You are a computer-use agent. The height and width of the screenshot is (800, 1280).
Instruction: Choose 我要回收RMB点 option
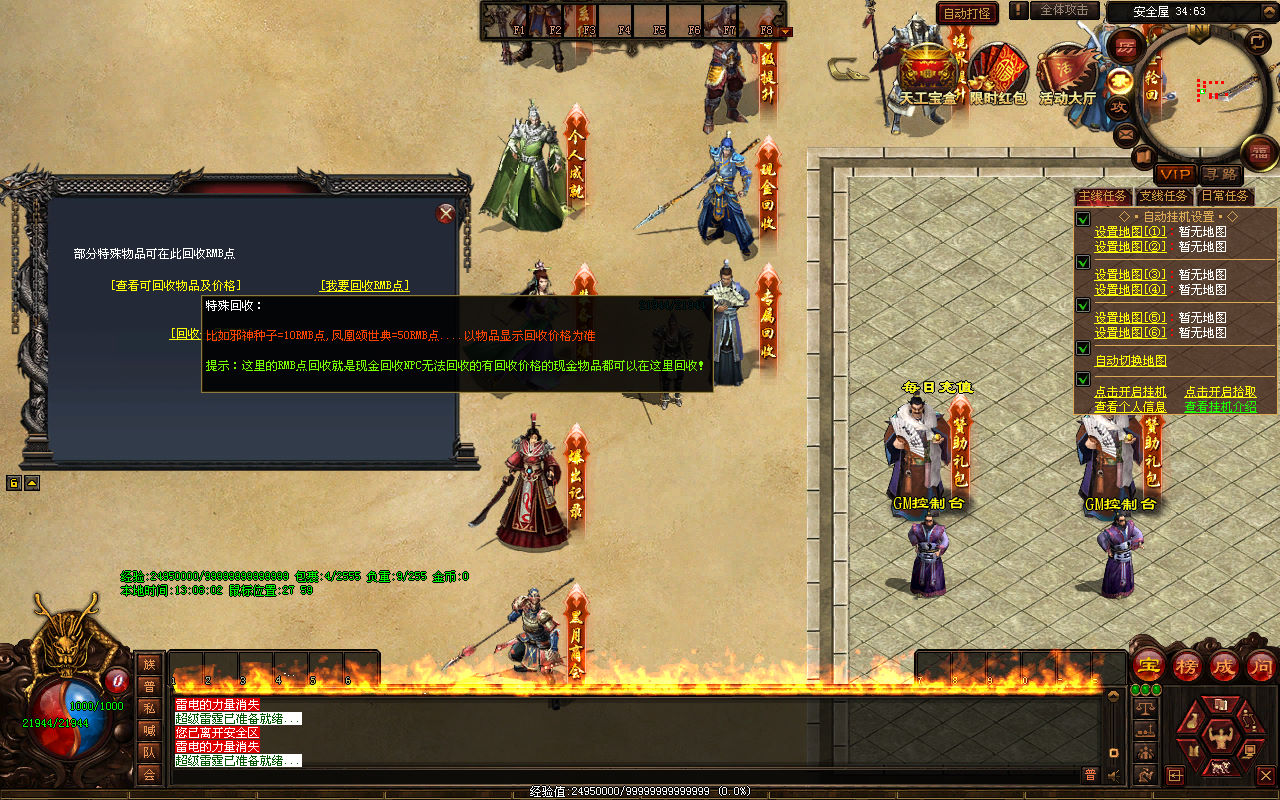pyautogui.click(x=364, y=285)
